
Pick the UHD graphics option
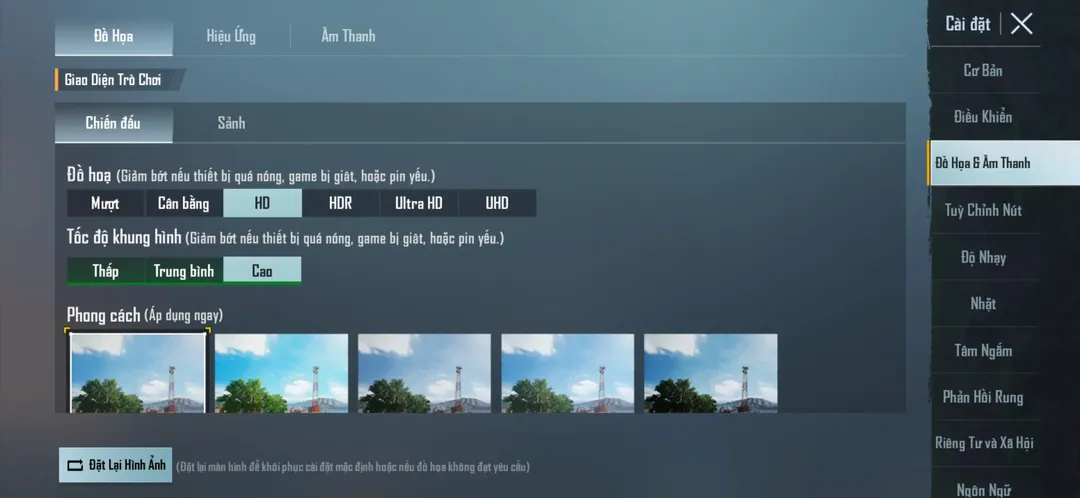click(497, 204)
